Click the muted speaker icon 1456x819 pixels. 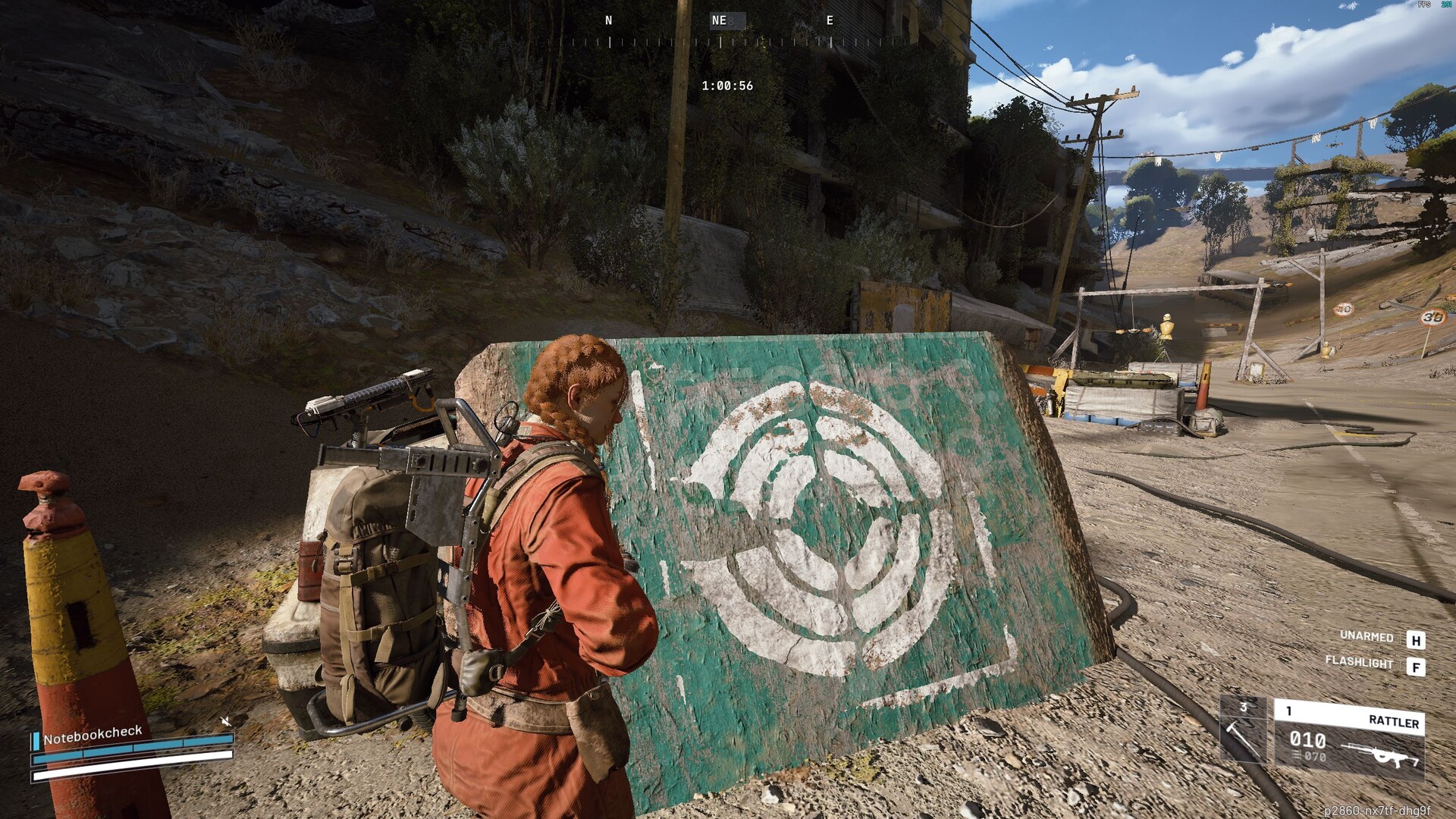pyautogui.click(x=225, y=720)
